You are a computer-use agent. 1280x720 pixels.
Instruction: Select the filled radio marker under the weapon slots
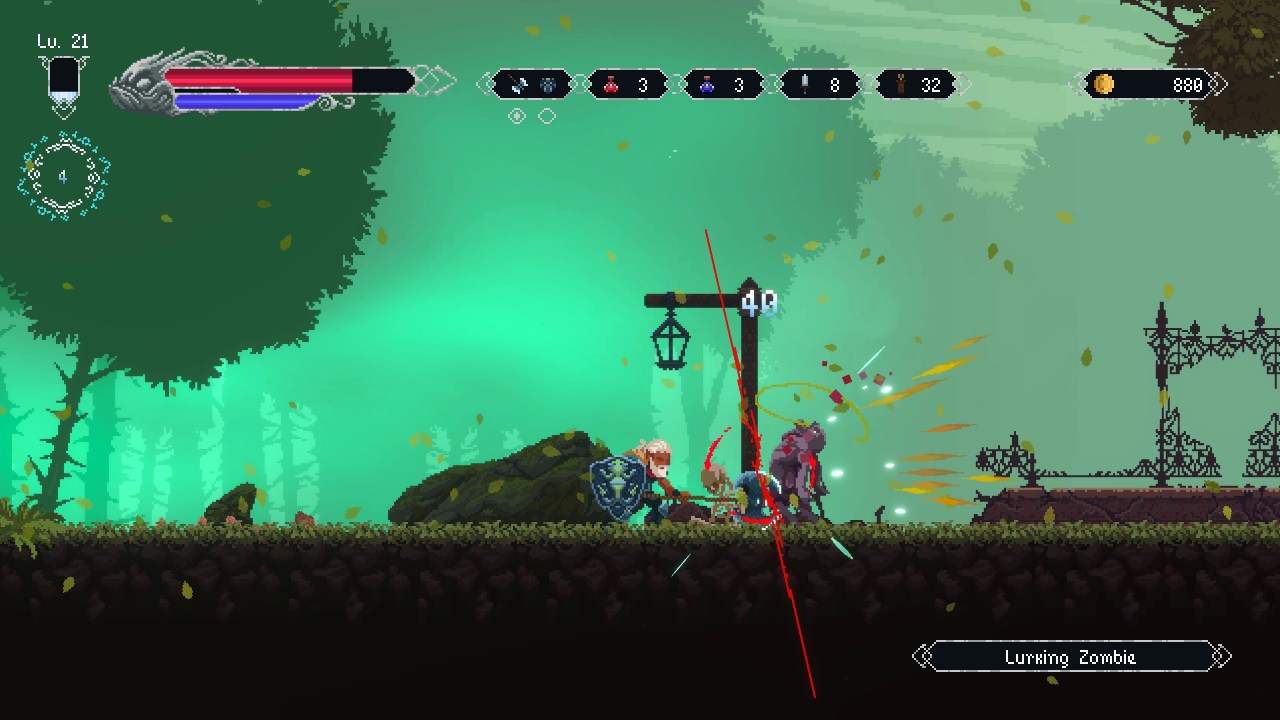pos(517,116)
